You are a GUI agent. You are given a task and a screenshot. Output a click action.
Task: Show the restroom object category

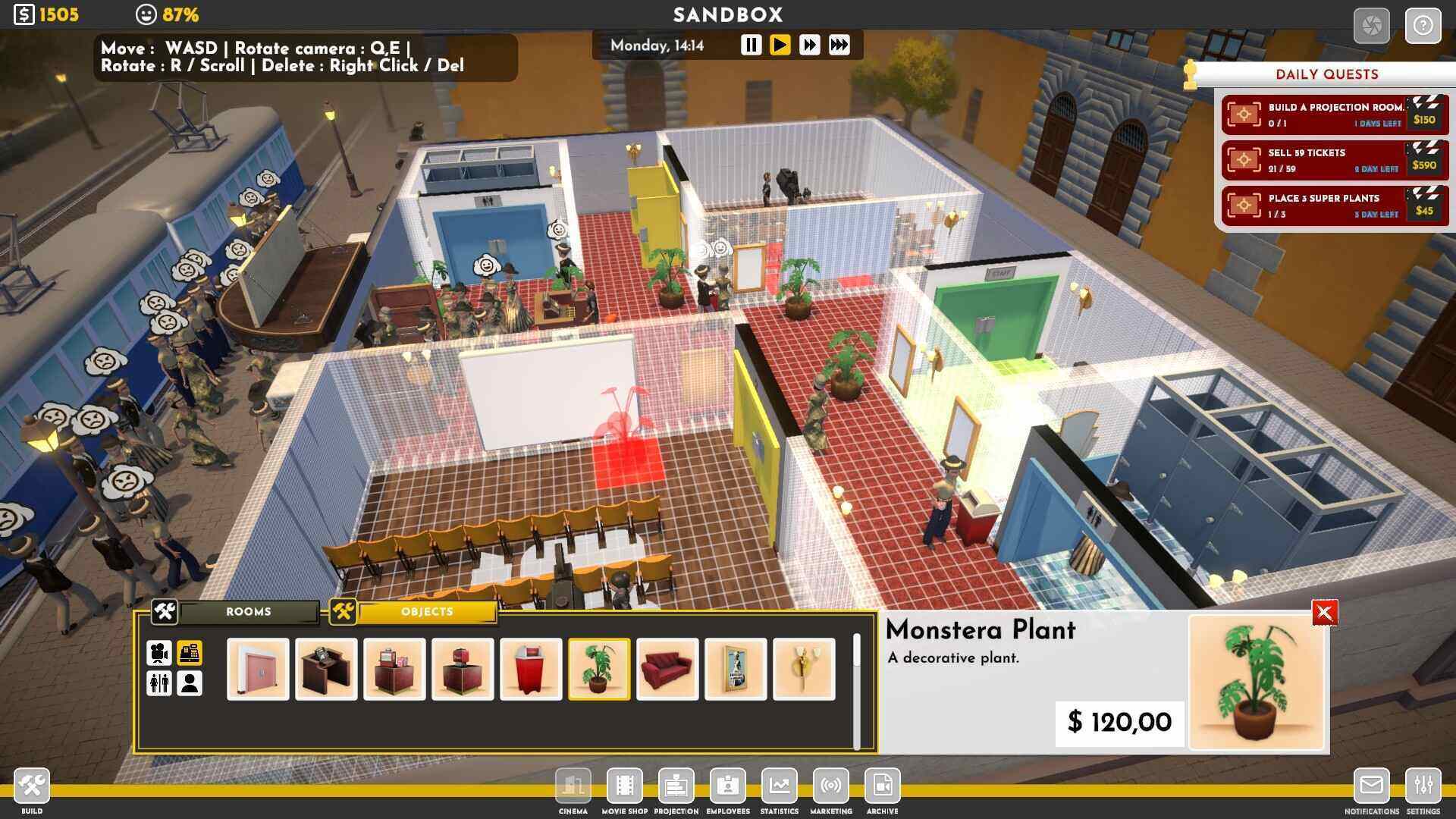tap(159, 683)
